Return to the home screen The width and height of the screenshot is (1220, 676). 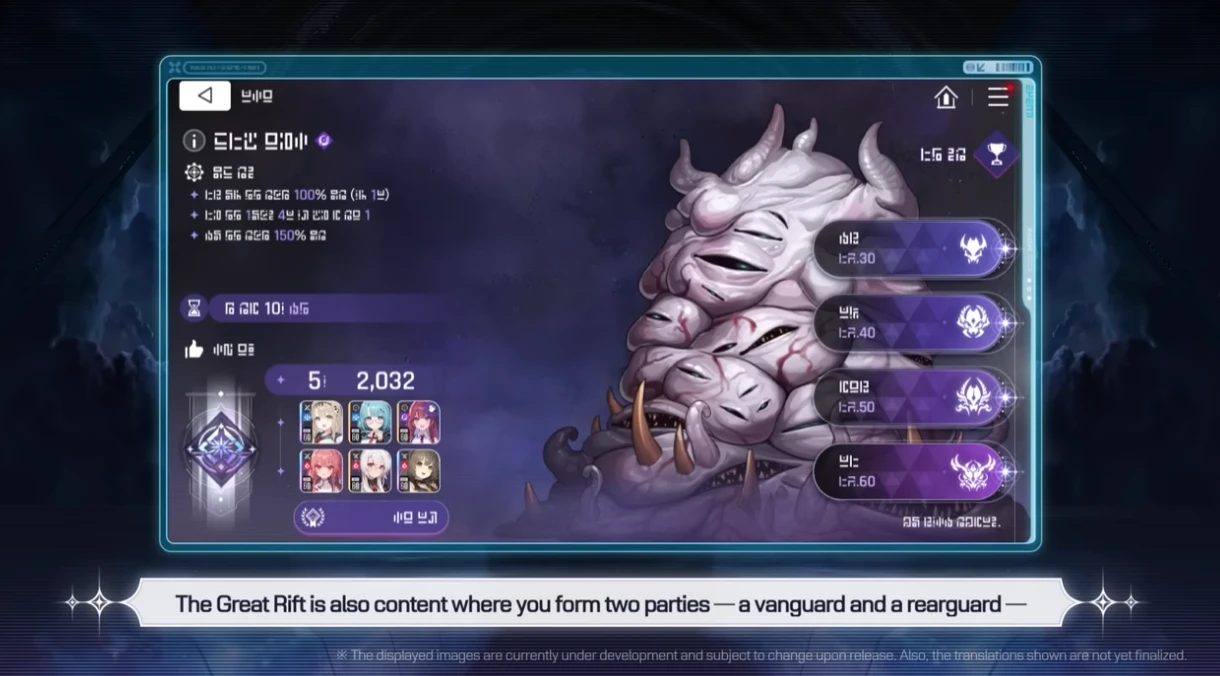click(945, 97)
